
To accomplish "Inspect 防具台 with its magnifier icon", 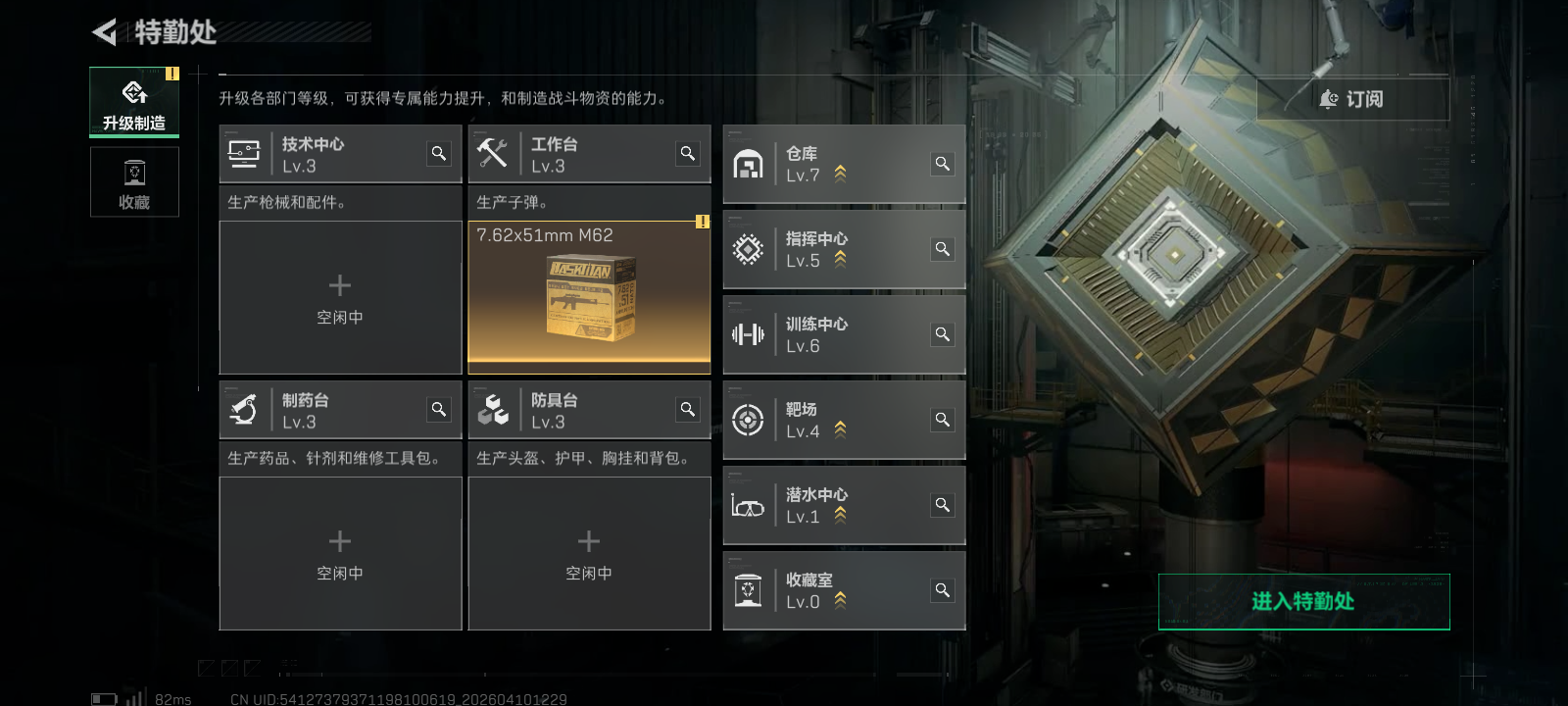I will pyautogui.click(x=688, y=410).
